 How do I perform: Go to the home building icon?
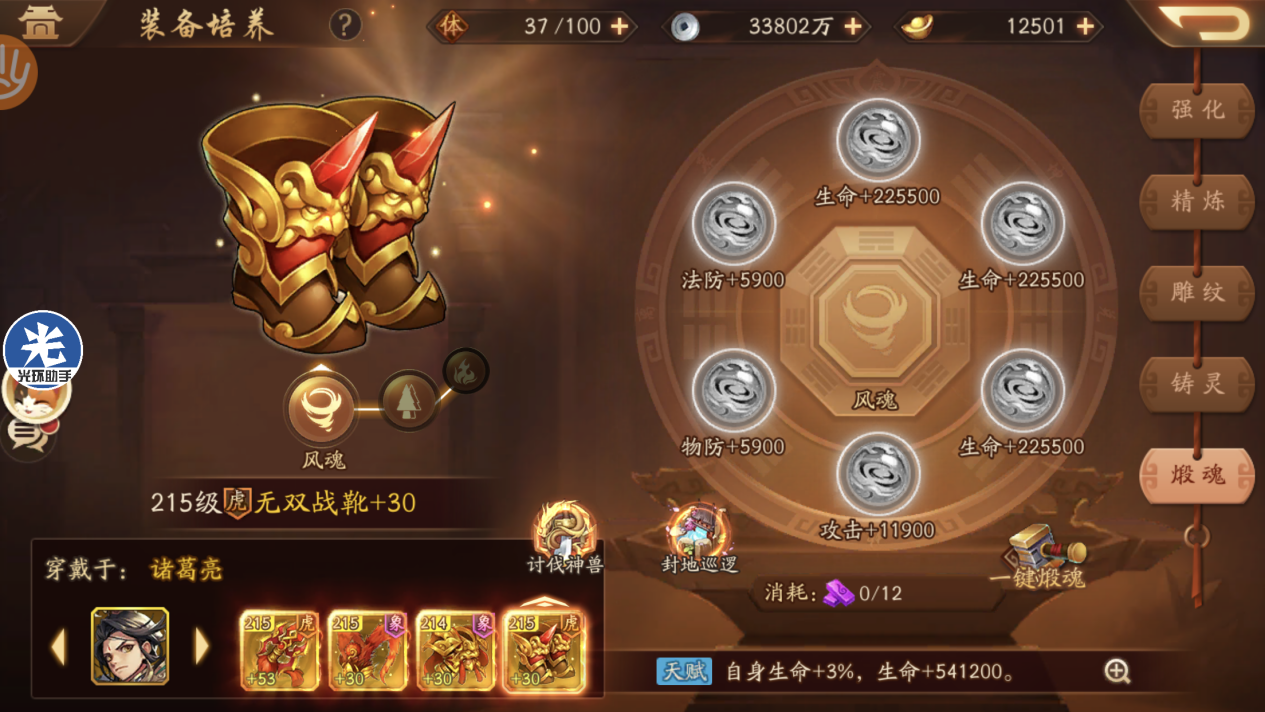[40, 22]
